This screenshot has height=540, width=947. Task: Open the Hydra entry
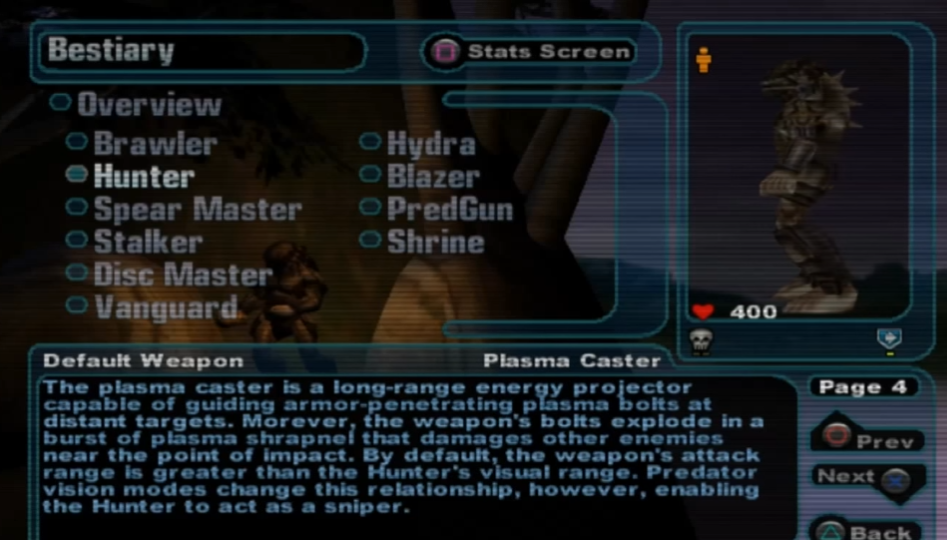click(x=430, y=143)
